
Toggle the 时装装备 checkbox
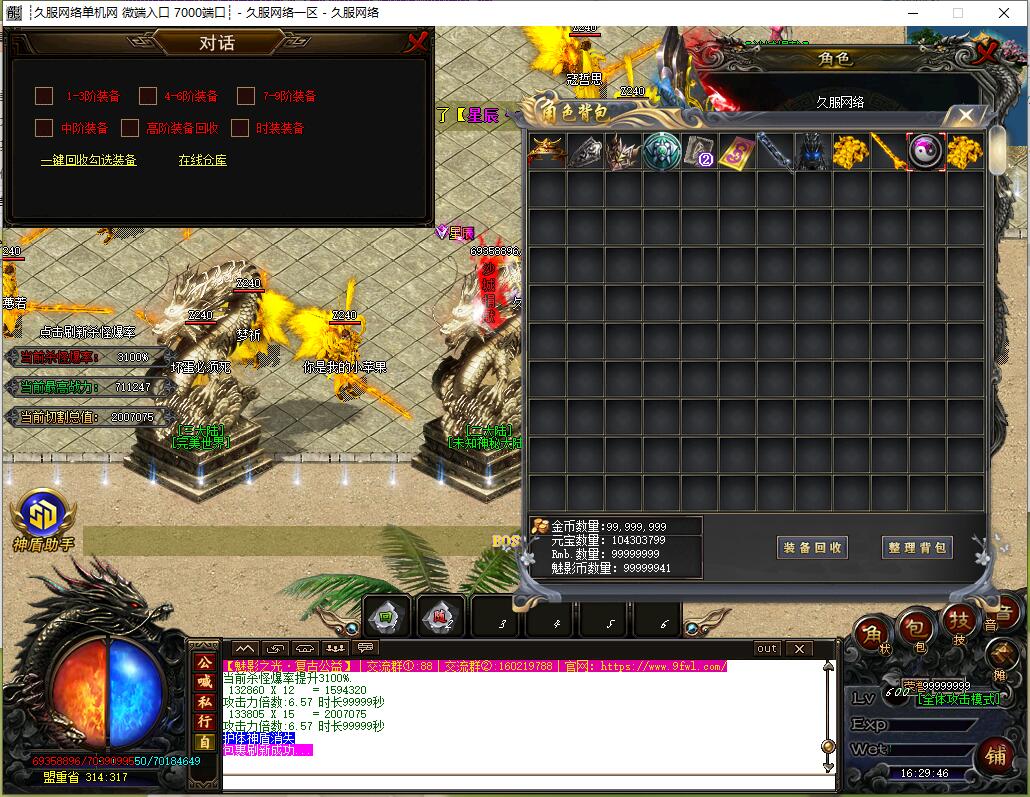[239, 128]
